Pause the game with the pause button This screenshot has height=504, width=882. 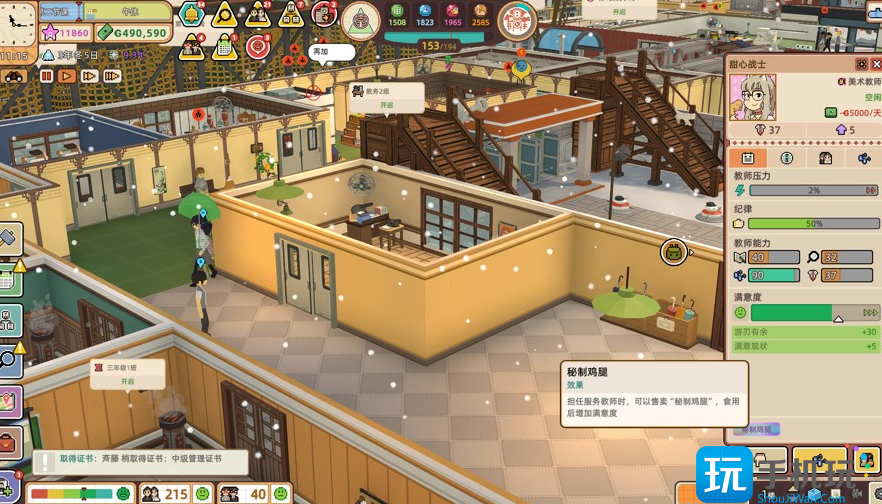(x=46, y=75)
